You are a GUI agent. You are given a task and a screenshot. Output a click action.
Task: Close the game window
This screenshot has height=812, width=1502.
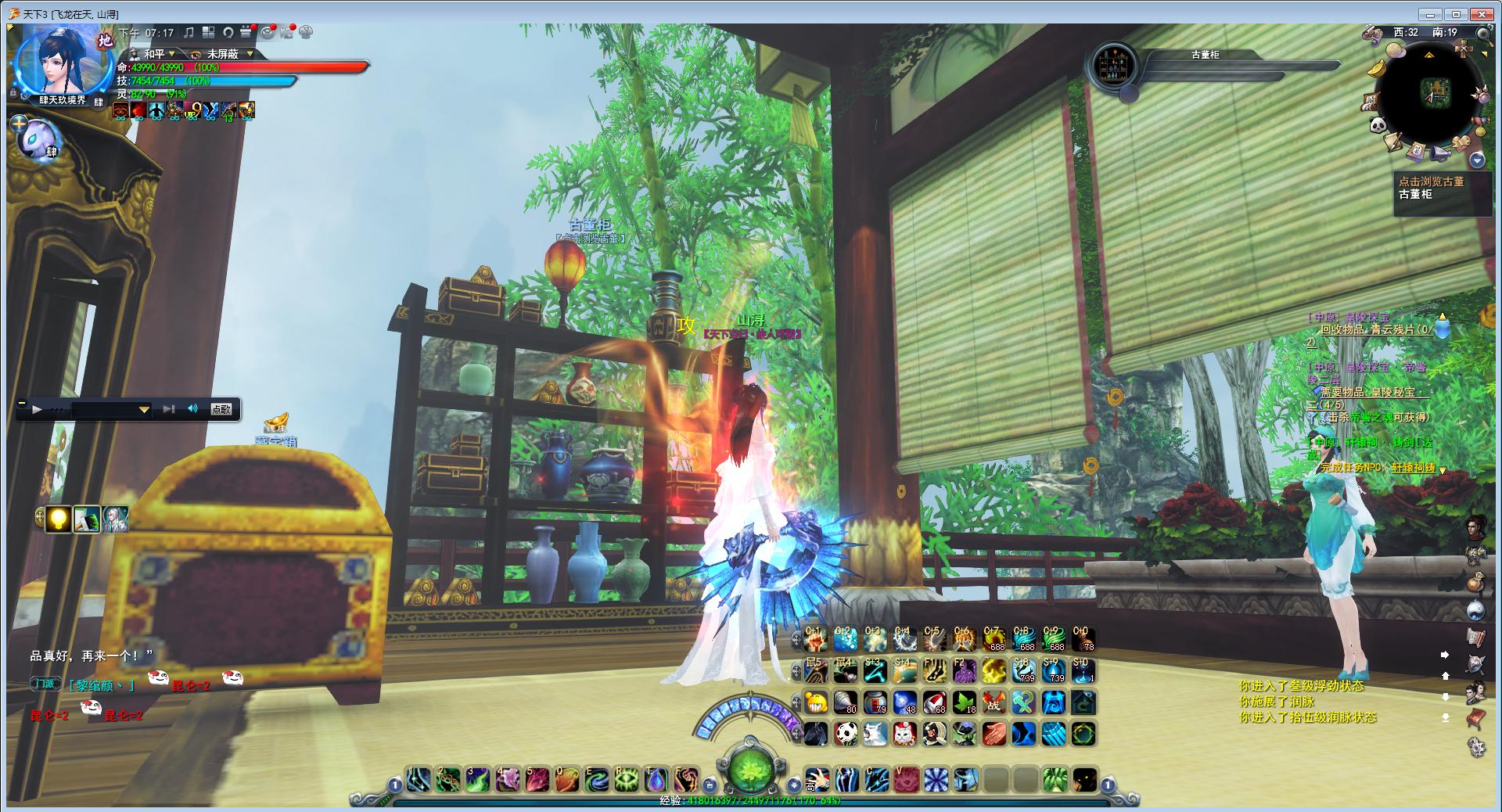(x=1482, y=14)
